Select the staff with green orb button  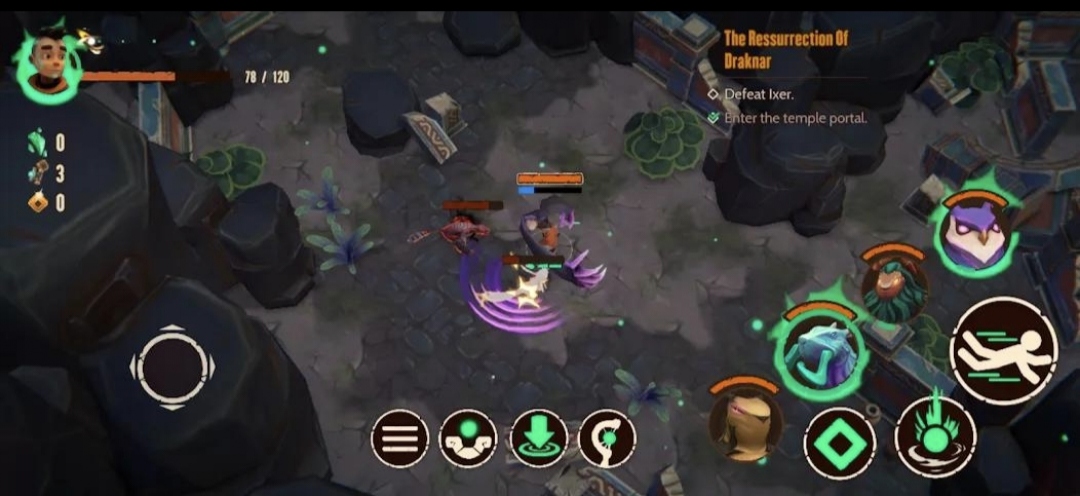pos(607,438)
